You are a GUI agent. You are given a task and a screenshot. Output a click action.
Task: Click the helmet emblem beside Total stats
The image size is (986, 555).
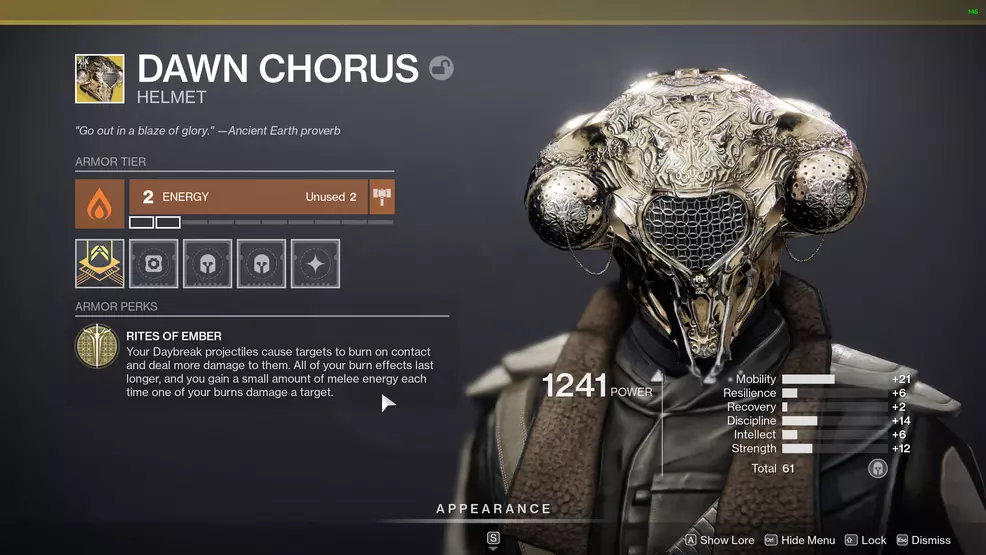pyautogui.click(x=878, y=468)
